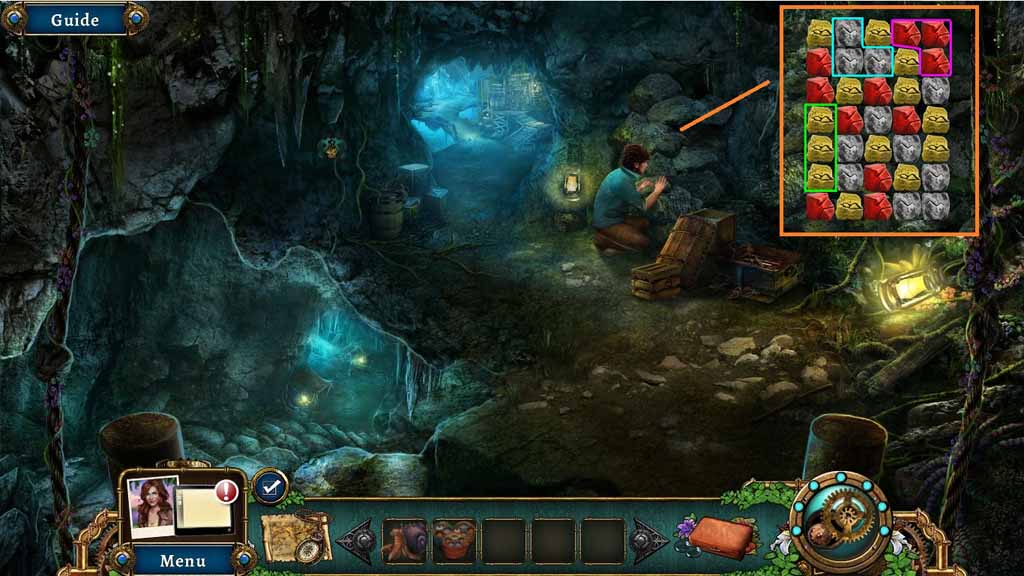Select the orange mask item in inventory
This screenshot has height=576, width=1024.
pos(454,540)
